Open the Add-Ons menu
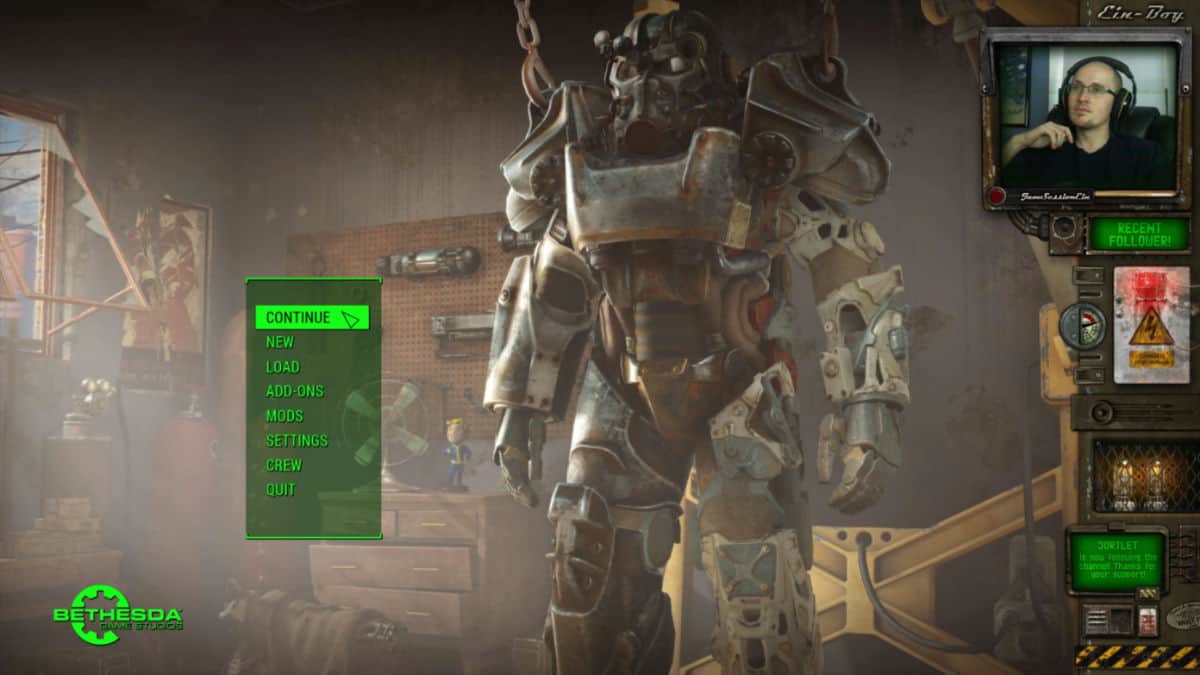 [295, 391]
